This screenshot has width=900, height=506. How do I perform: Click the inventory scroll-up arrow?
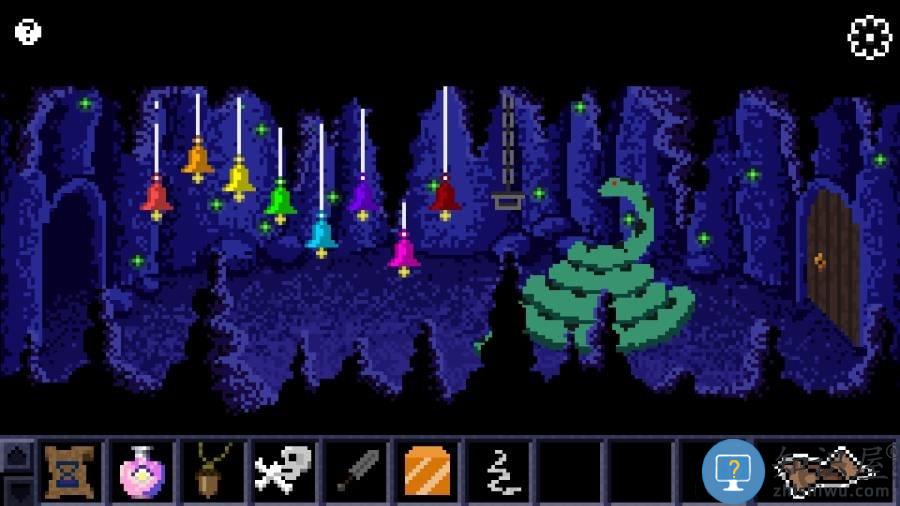click(x=18, y=456)
